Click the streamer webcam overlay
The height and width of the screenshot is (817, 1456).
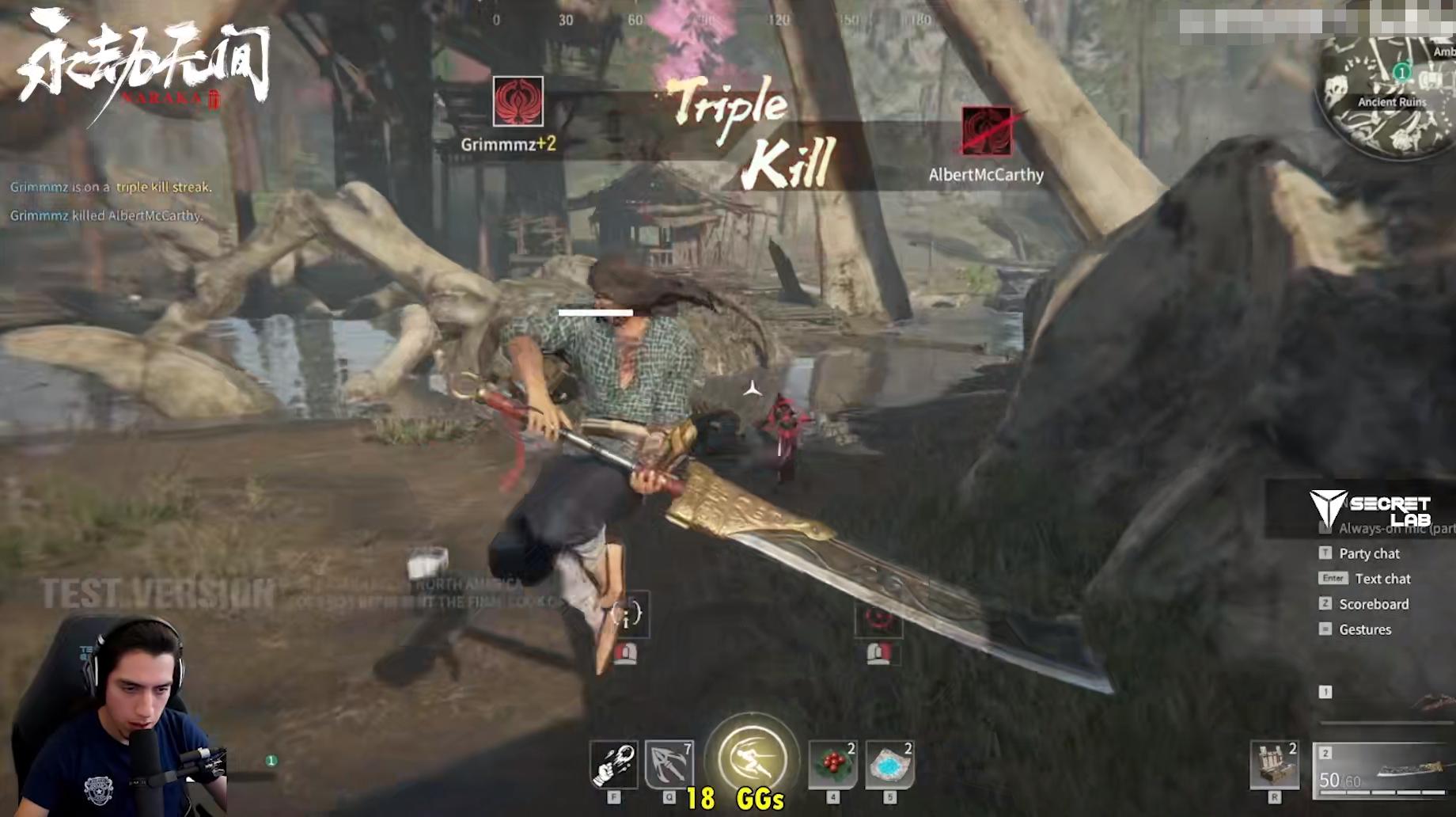[119, 716]
